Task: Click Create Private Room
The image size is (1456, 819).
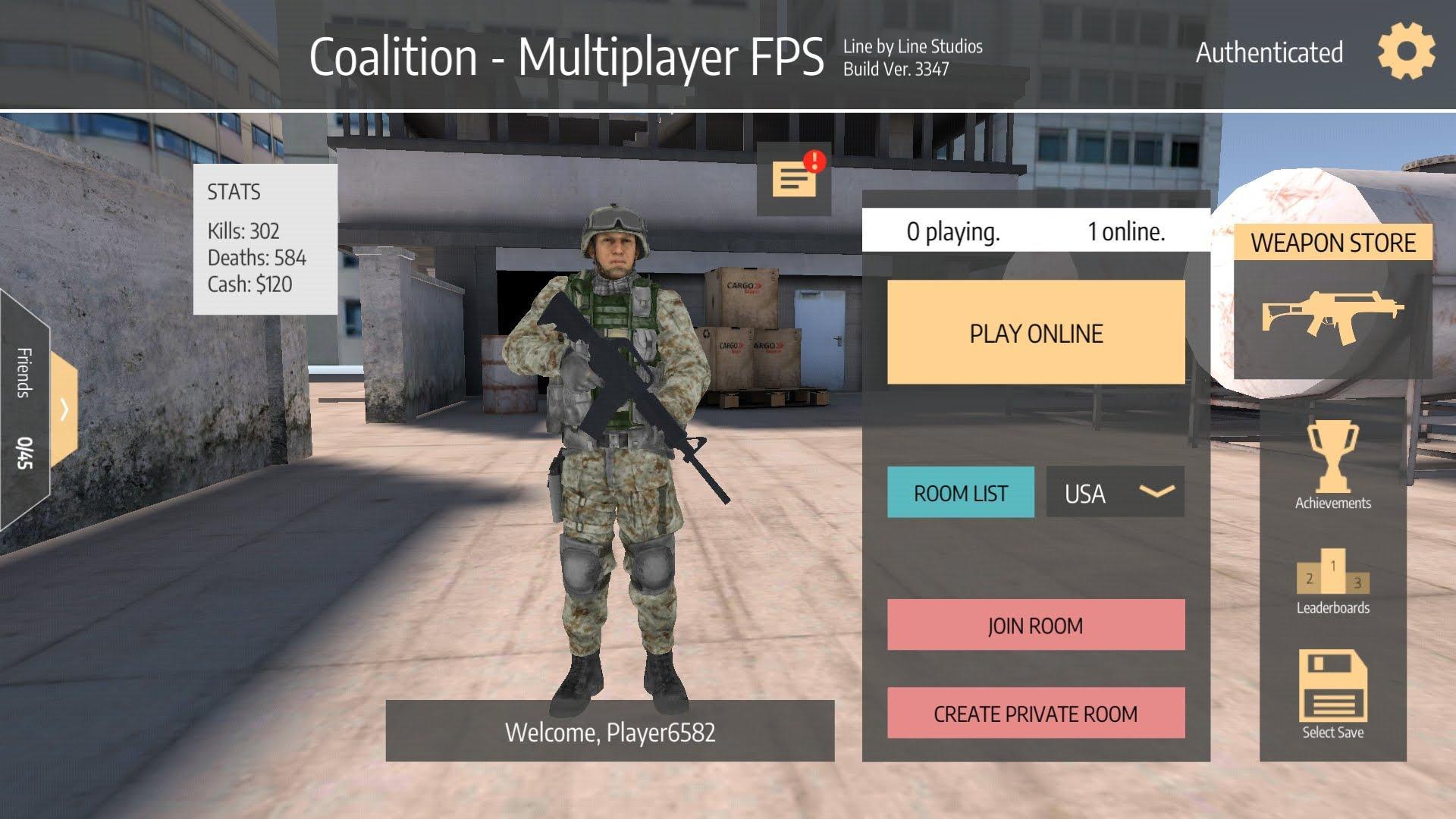Action: pos(1036,714)
